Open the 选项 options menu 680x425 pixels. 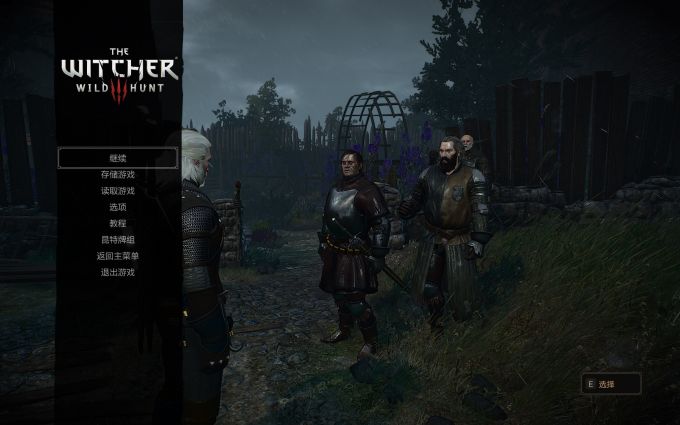tap(118, 207)
